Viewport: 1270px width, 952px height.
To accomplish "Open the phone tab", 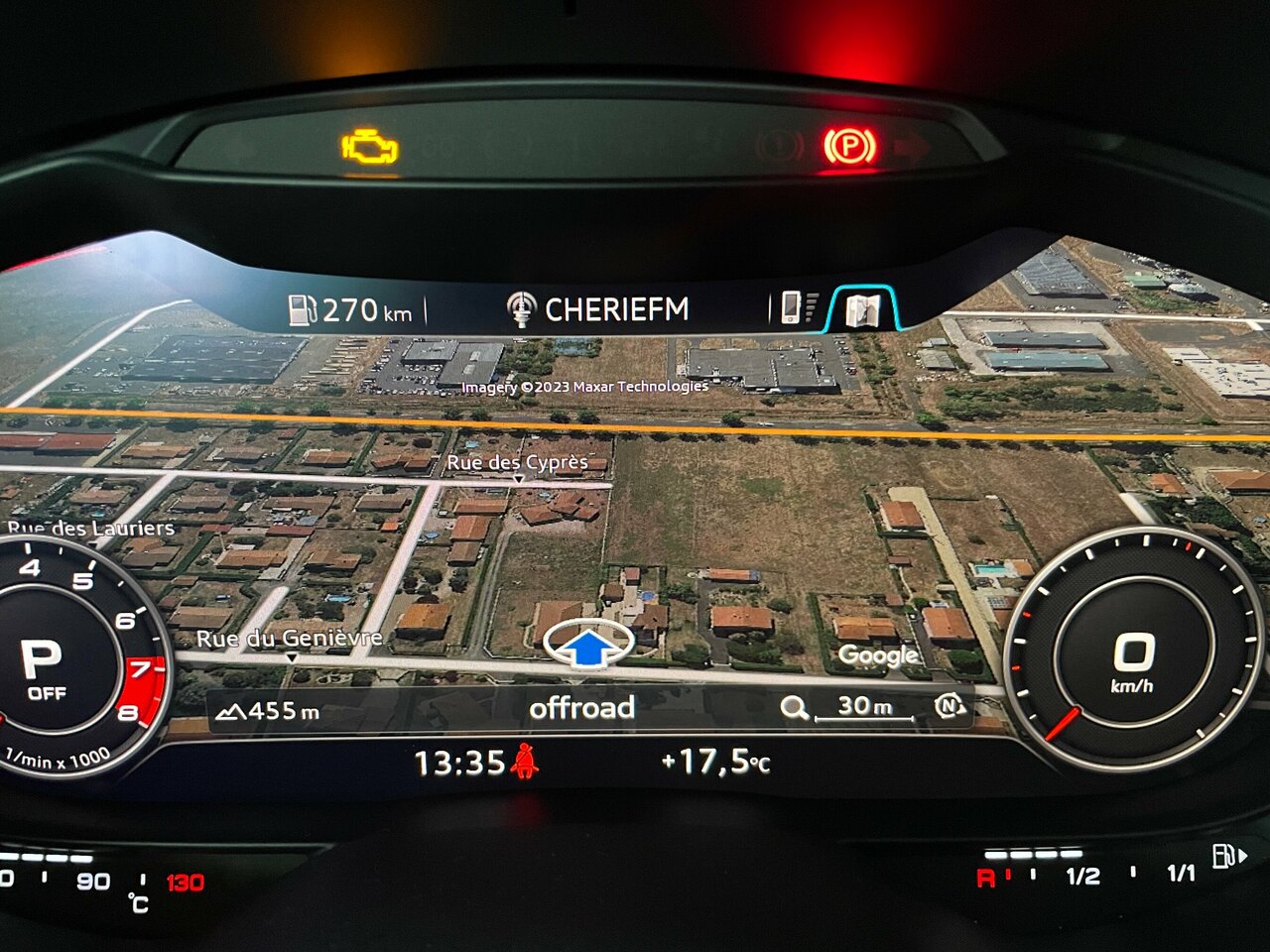I will pyautogui.click(x=794, y=307).
